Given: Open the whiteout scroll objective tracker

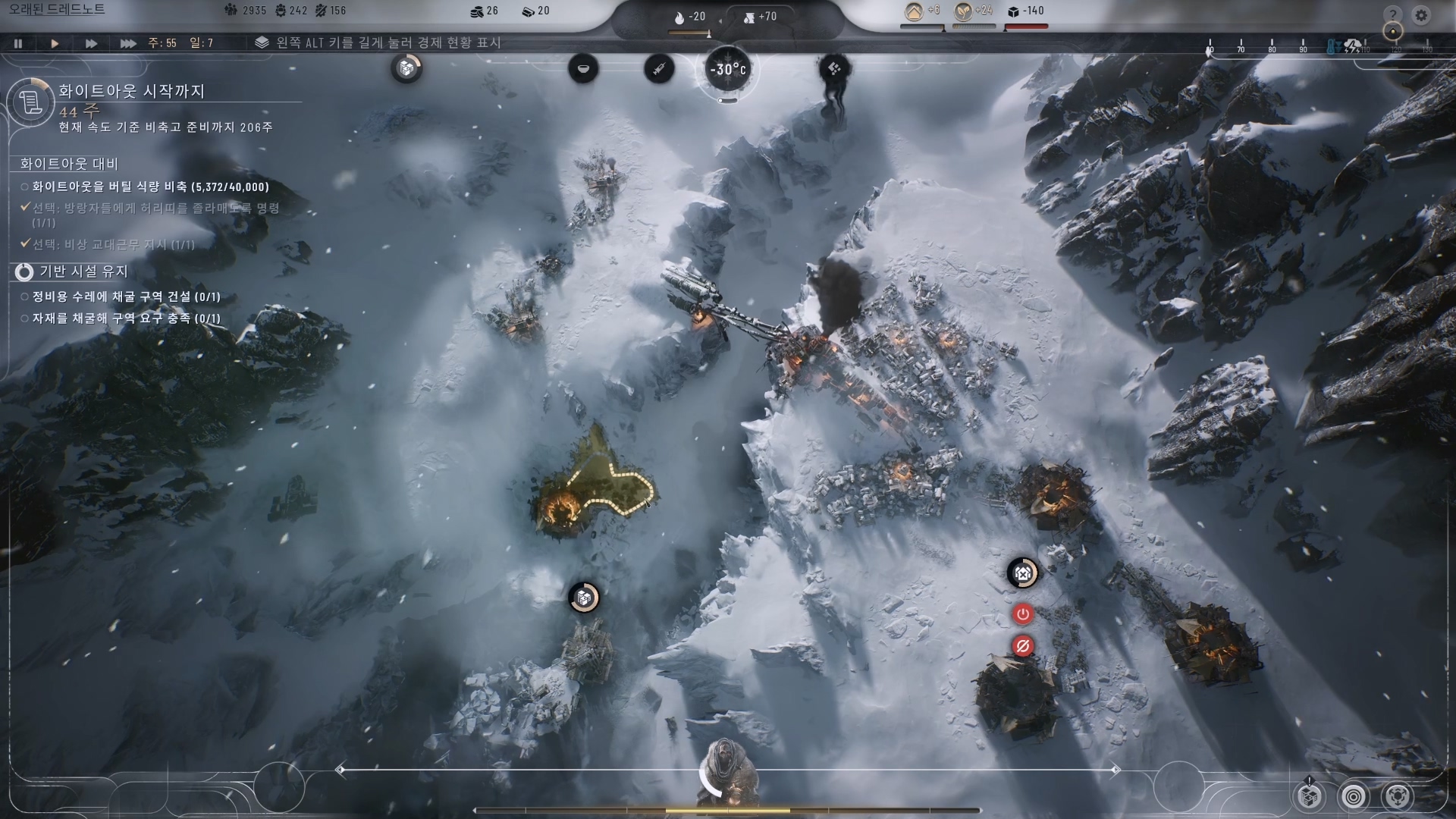Looking at the screenshot, I should [30, 102].
